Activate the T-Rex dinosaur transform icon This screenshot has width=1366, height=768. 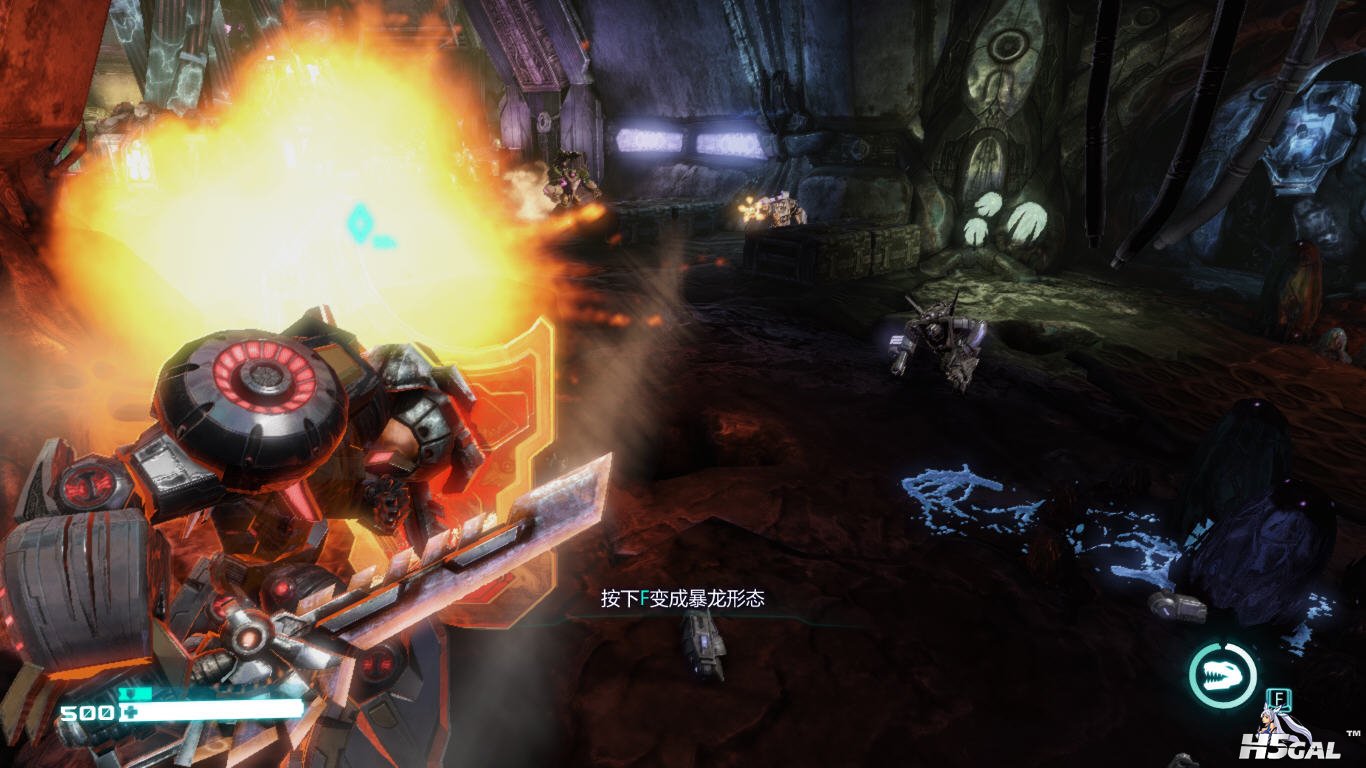(x=1222, y=676)
